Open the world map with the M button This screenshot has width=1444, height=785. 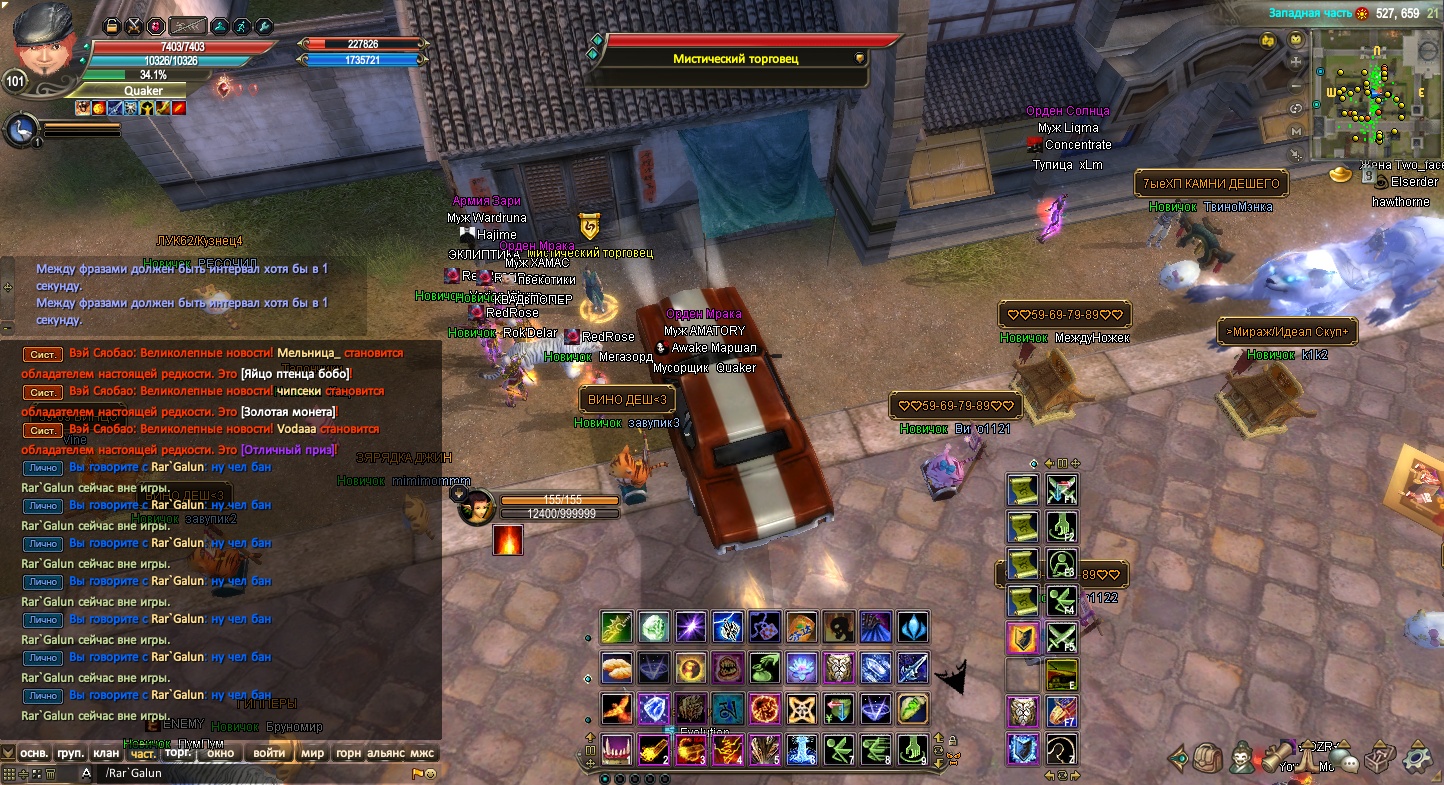coord(1297,131)
